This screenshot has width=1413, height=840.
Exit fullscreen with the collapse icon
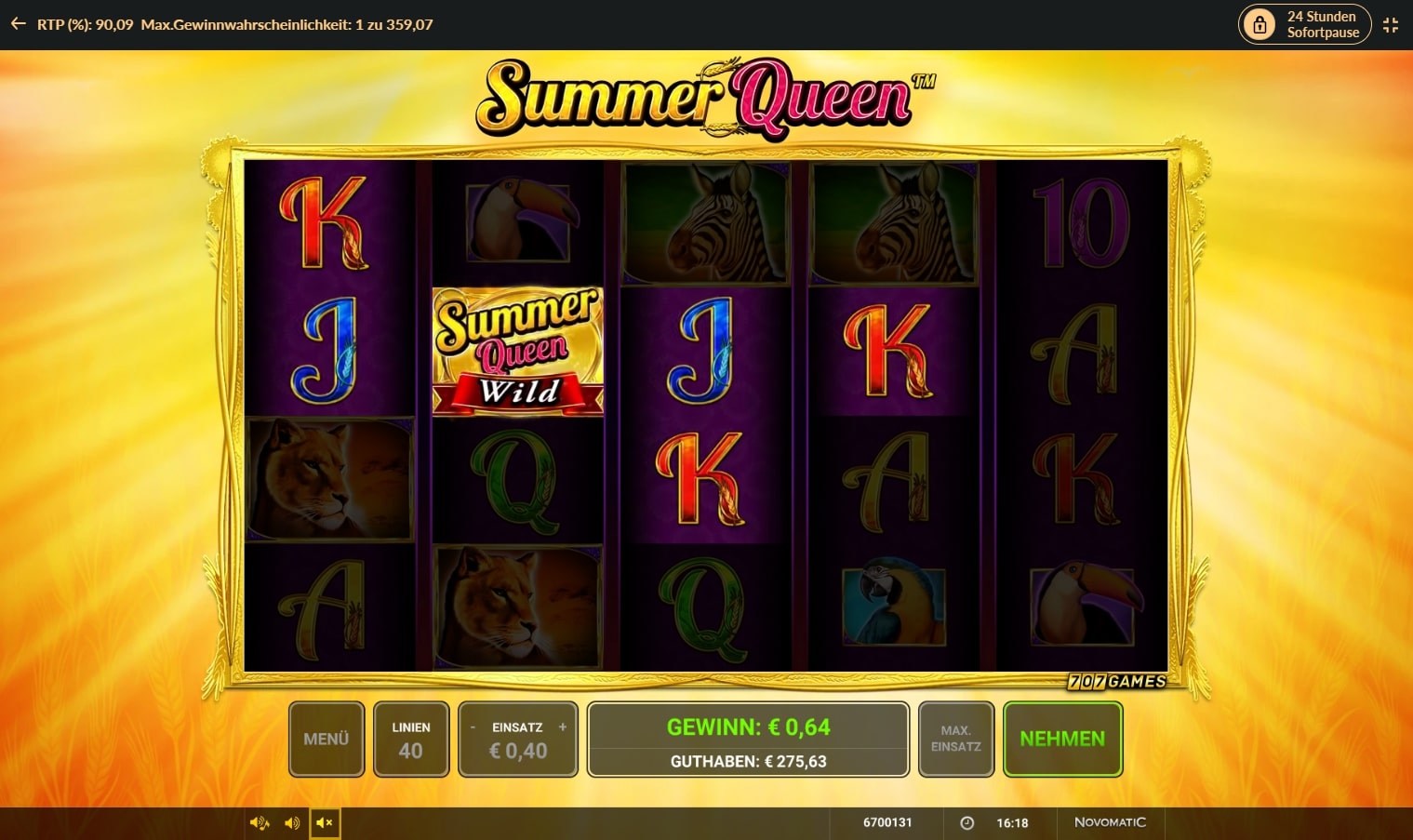click(1391, 25)
